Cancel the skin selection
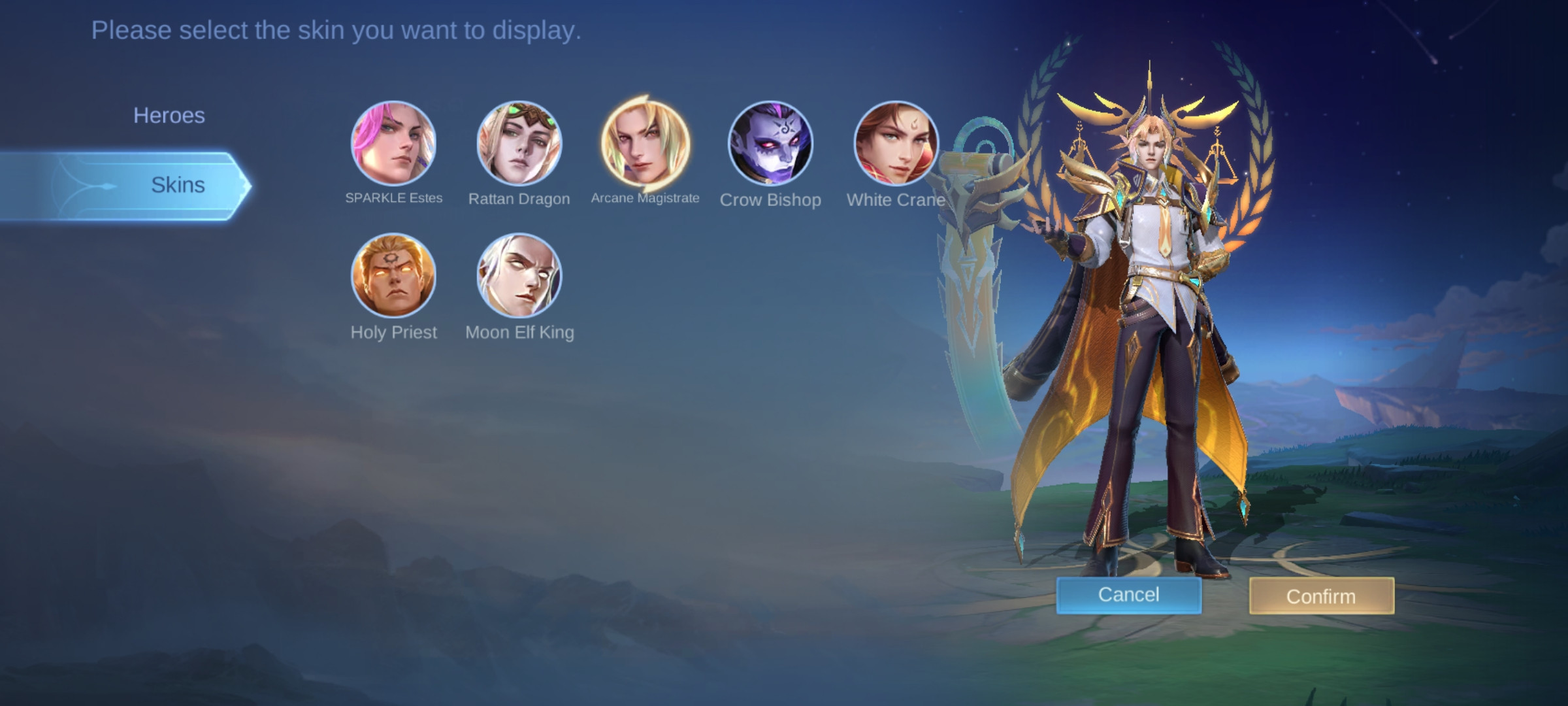1568x706 pixels. pyautogui.click(x=1128, y=595)
